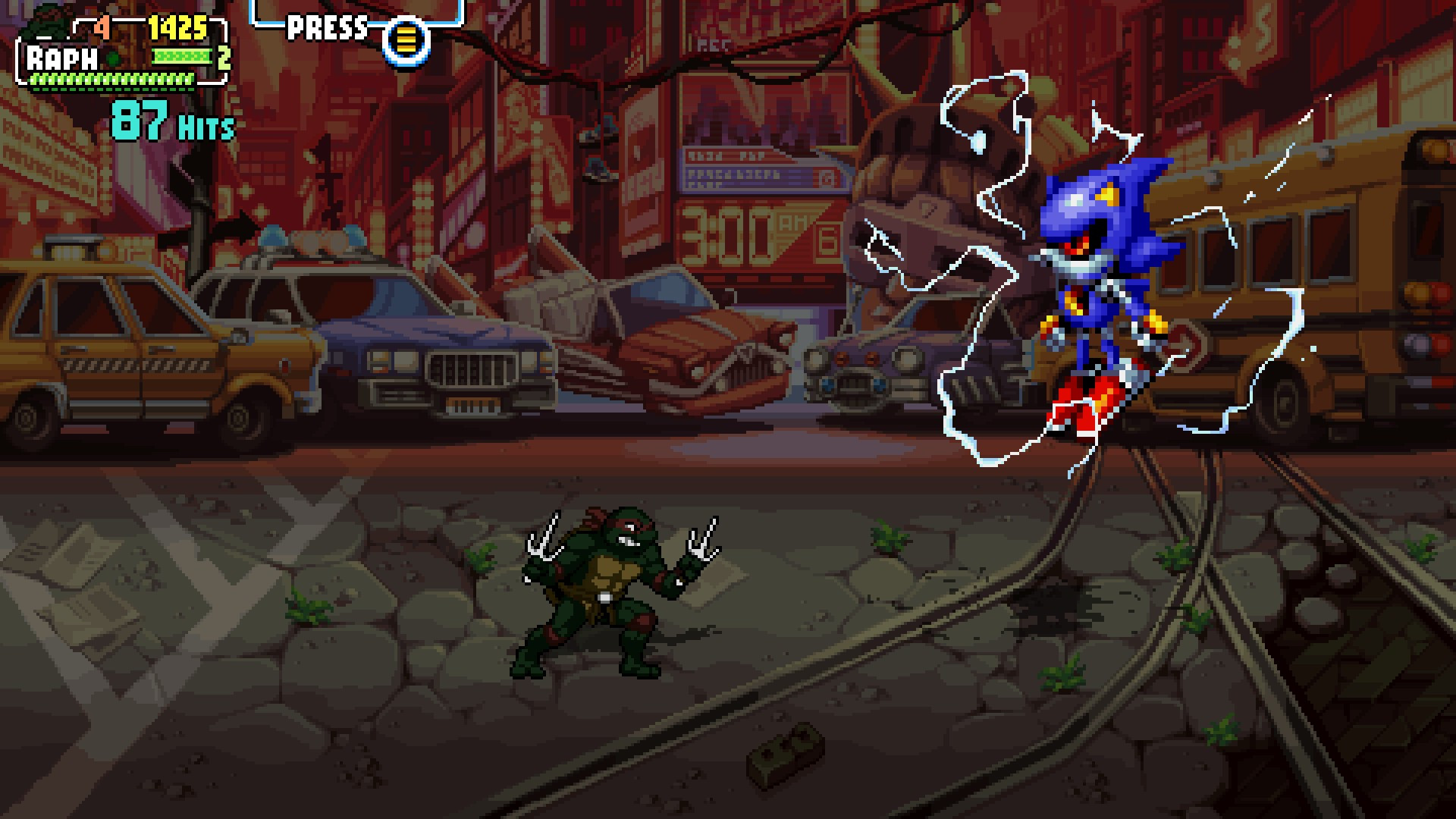
Task: Toggle the ninja power pip gauge above the health bar
Action: tap(184, 58)
